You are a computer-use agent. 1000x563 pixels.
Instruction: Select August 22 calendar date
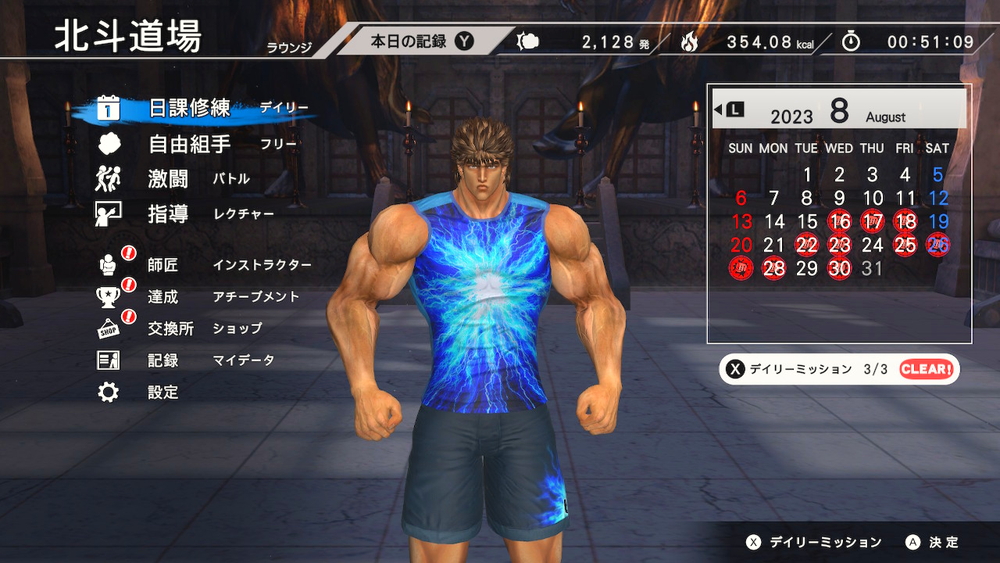[807, 245]
